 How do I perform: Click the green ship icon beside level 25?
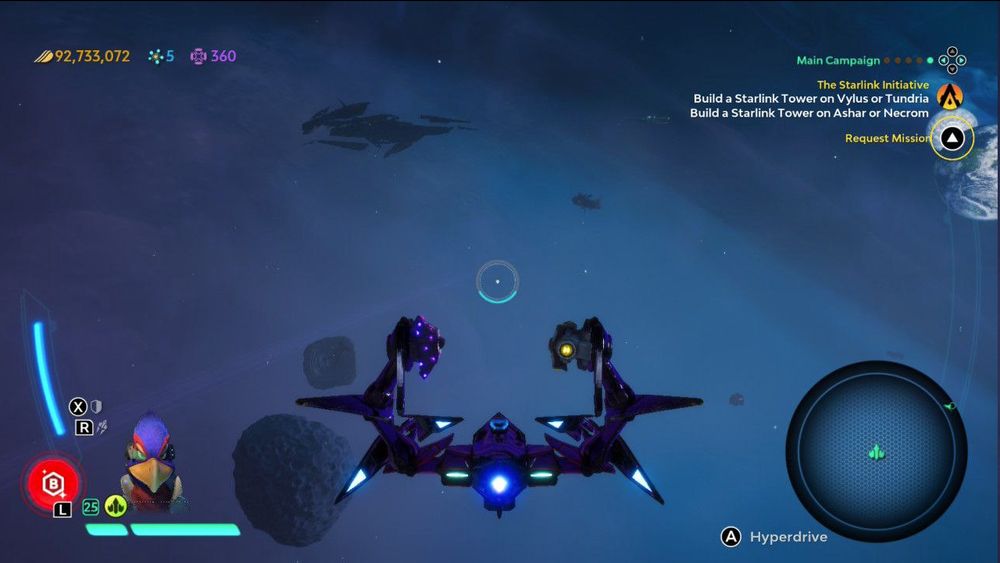pyautogui.click(x=116, y=506)
